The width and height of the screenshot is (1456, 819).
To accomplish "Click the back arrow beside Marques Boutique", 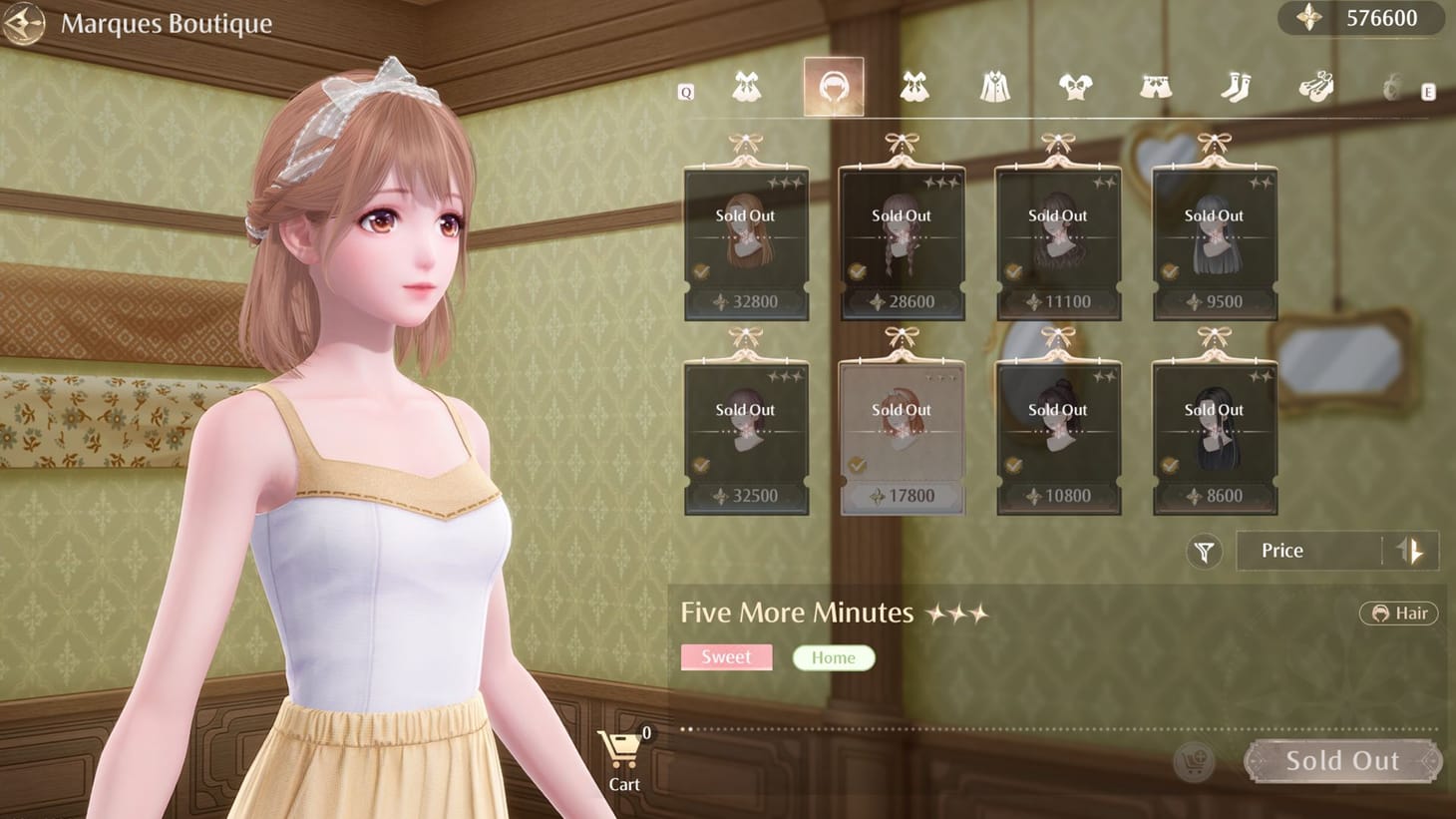I will point(23,24).
